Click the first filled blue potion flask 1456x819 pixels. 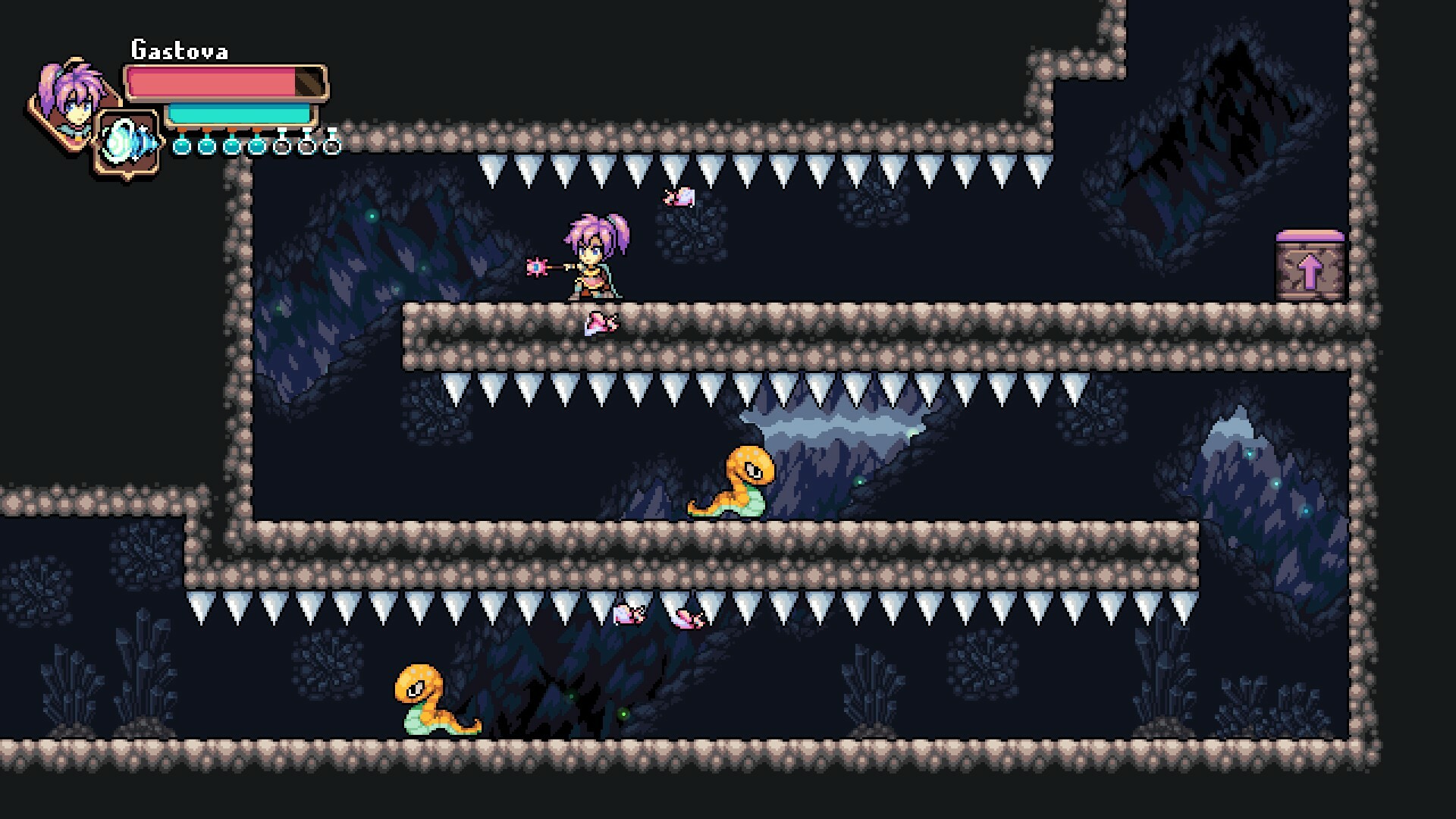pyautogui.click(x=180, y=147)
